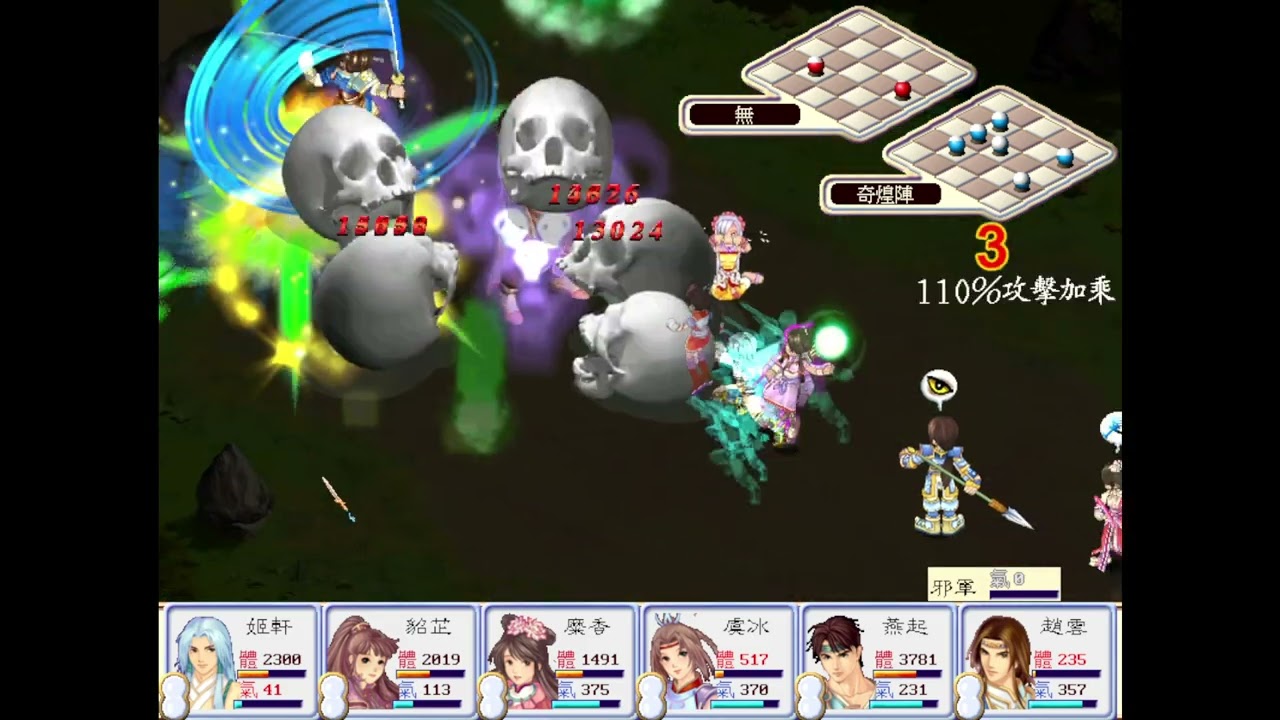Select the 虞冰 character panel
This screenshot has width=1280, height=720.
pyautogui.click(x=718, y=660)
